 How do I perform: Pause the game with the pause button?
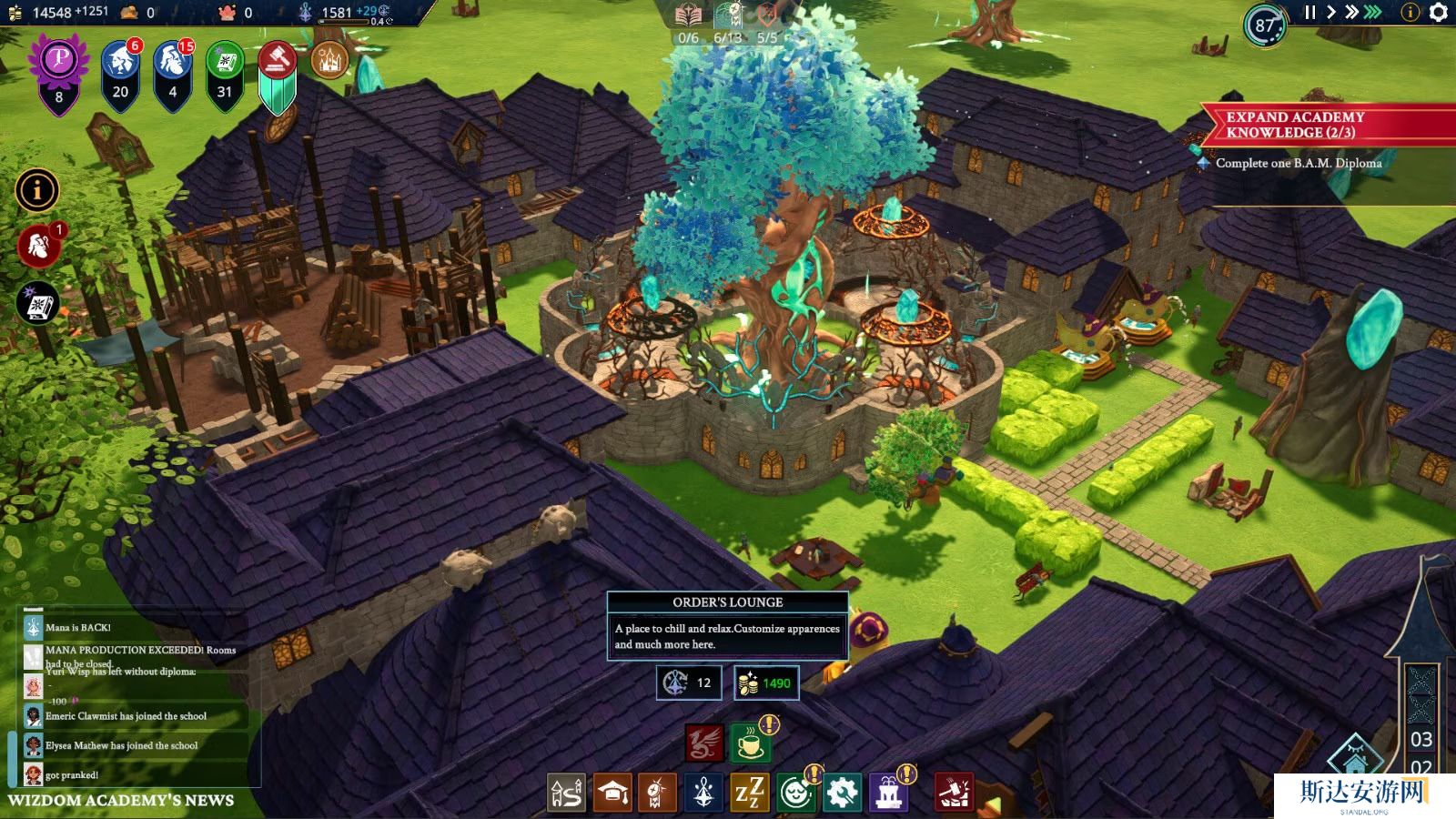pyautogui.click(x=1309, y=13)
